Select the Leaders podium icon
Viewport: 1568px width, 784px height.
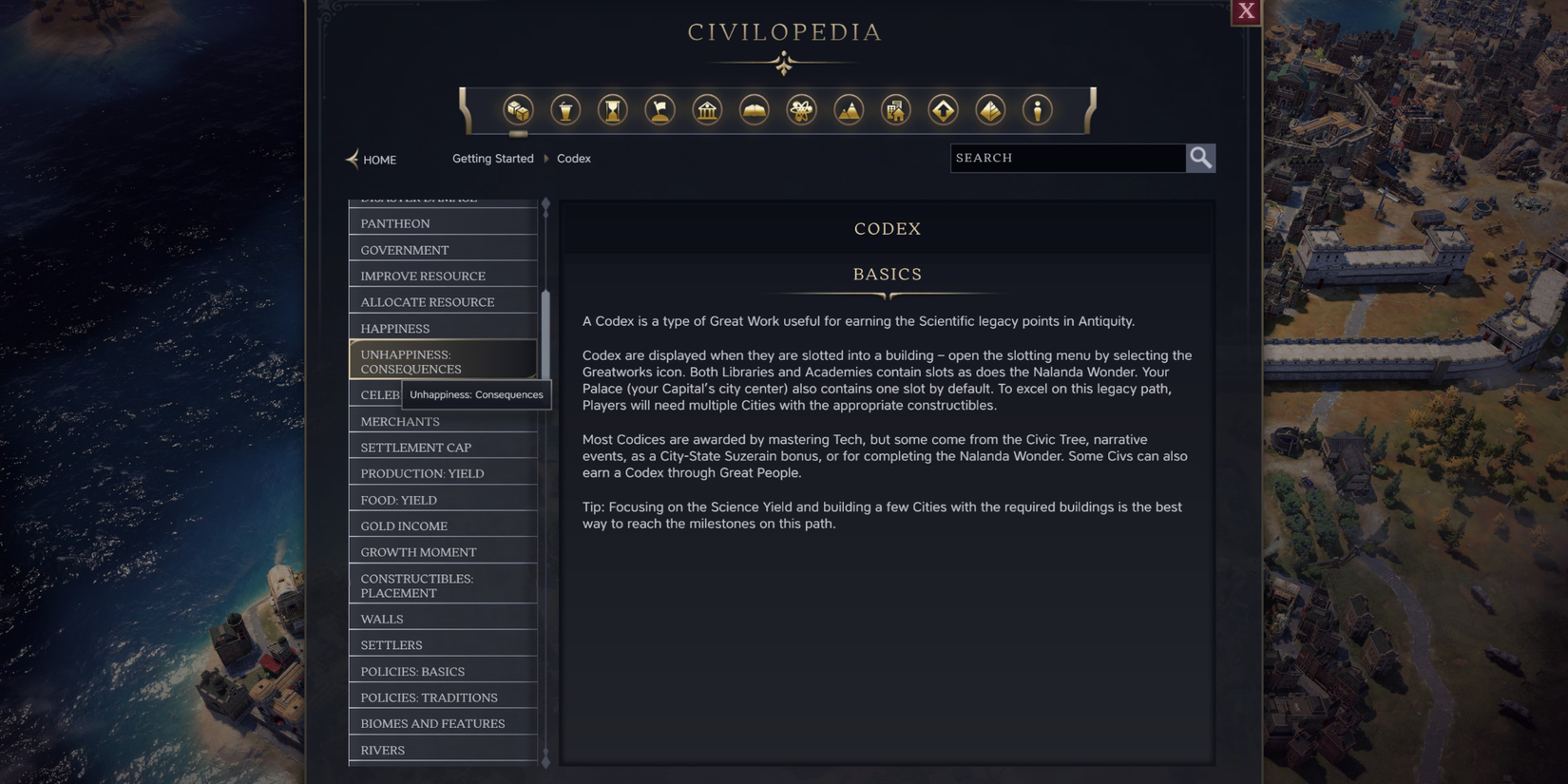(564, 109)
